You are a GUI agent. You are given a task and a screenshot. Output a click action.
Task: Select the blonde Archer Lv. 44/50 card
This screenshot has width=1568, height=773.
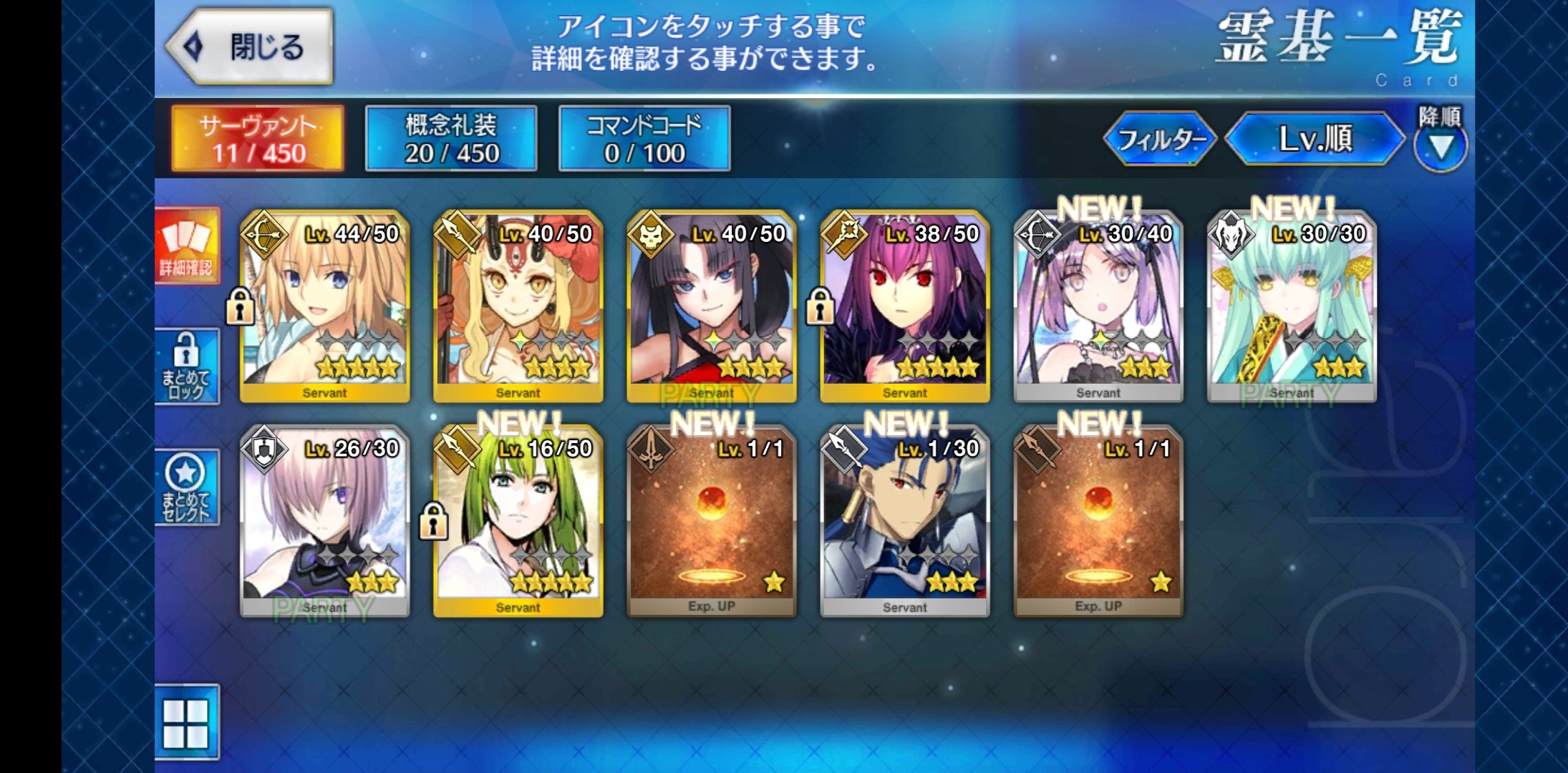325,306
